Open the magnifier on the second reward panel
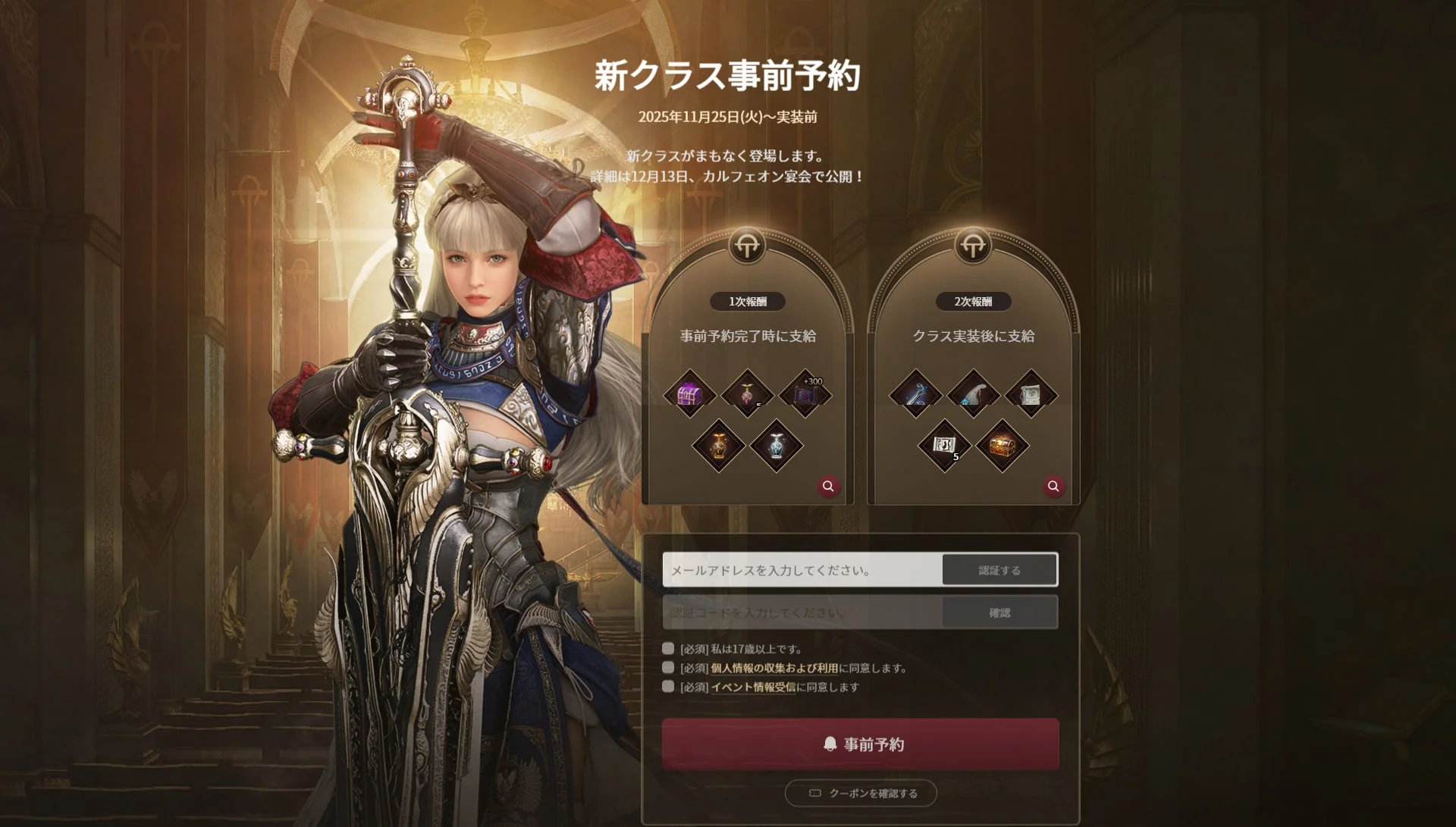This screenshot has height=827, width=1456. [x=1053, y=486]
